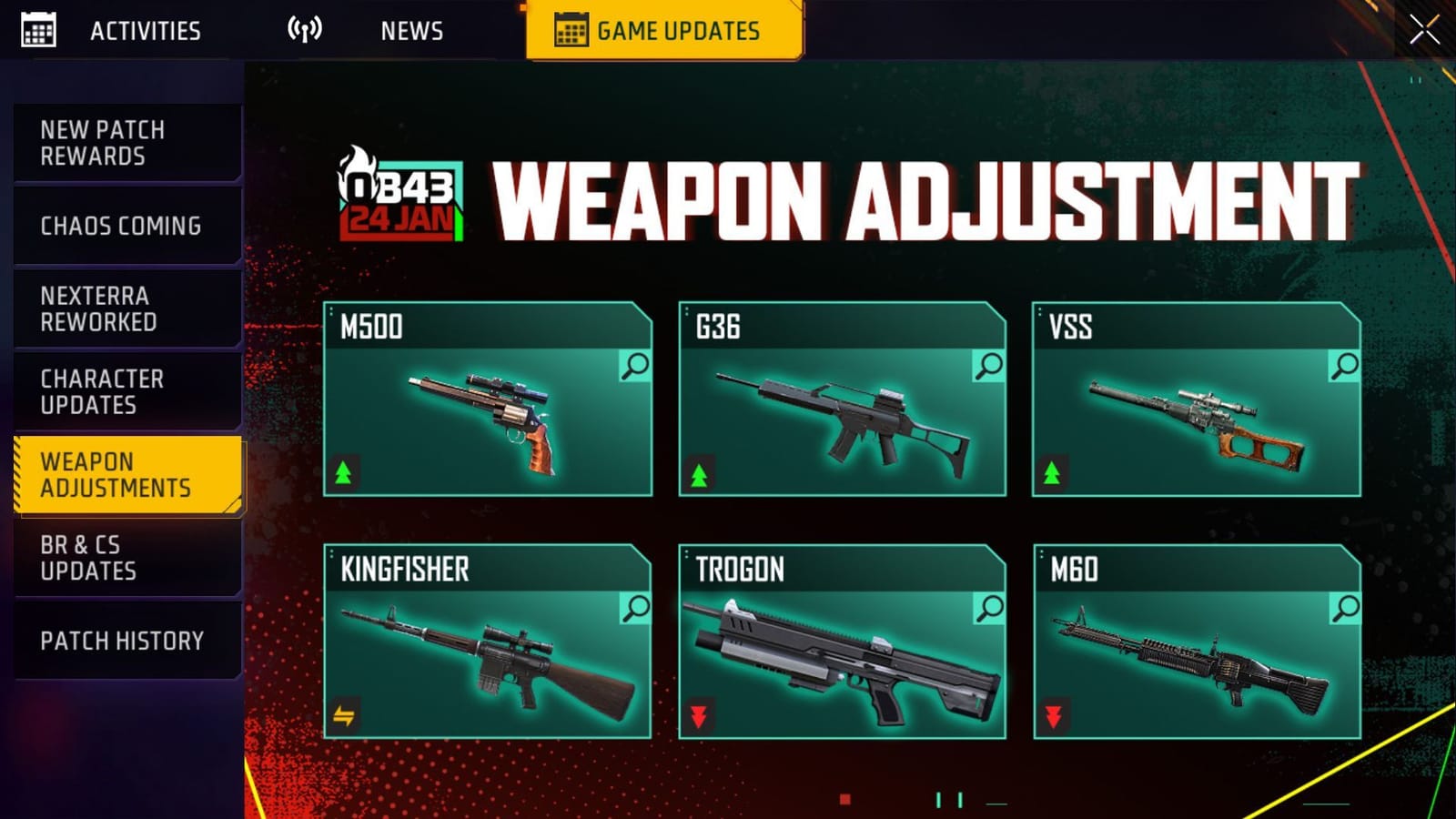The height and width of the screenshot is (819, 1456).
Task: Open the News tab
Action: click(x=411, y=30)
